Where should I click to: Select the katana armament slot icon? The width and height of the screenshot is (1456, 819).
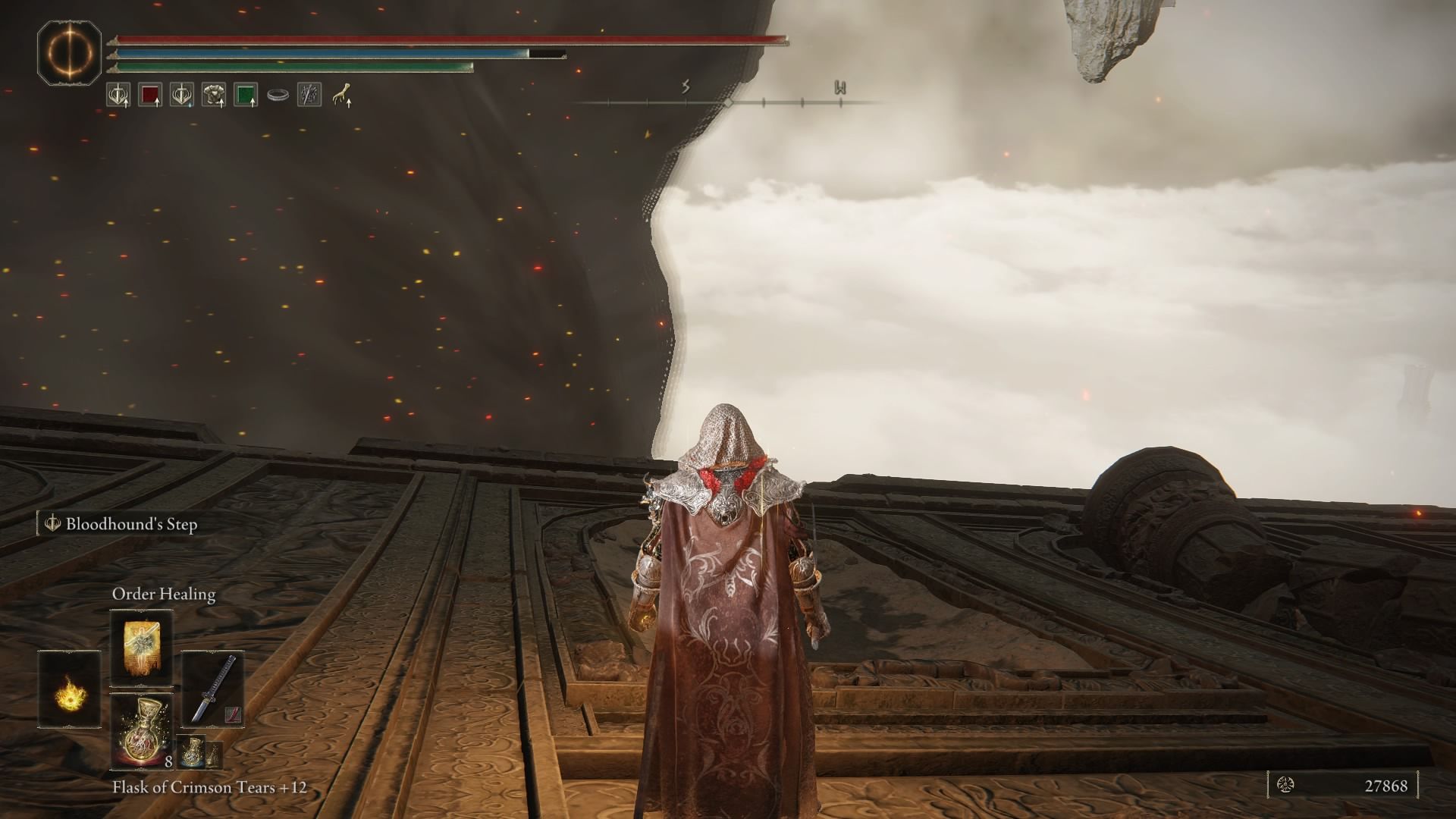[213, 689]
